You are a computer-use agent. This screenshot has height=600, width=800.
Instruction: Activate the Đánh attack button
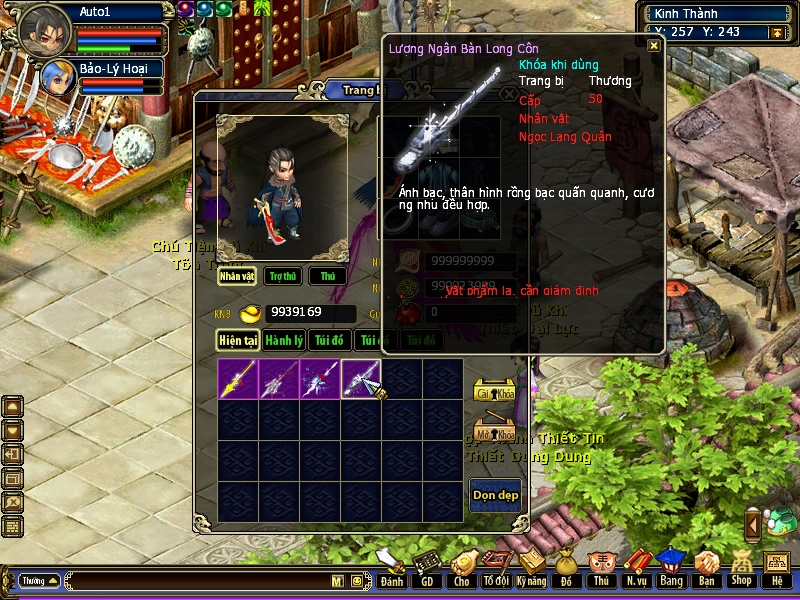coord(392,568)
